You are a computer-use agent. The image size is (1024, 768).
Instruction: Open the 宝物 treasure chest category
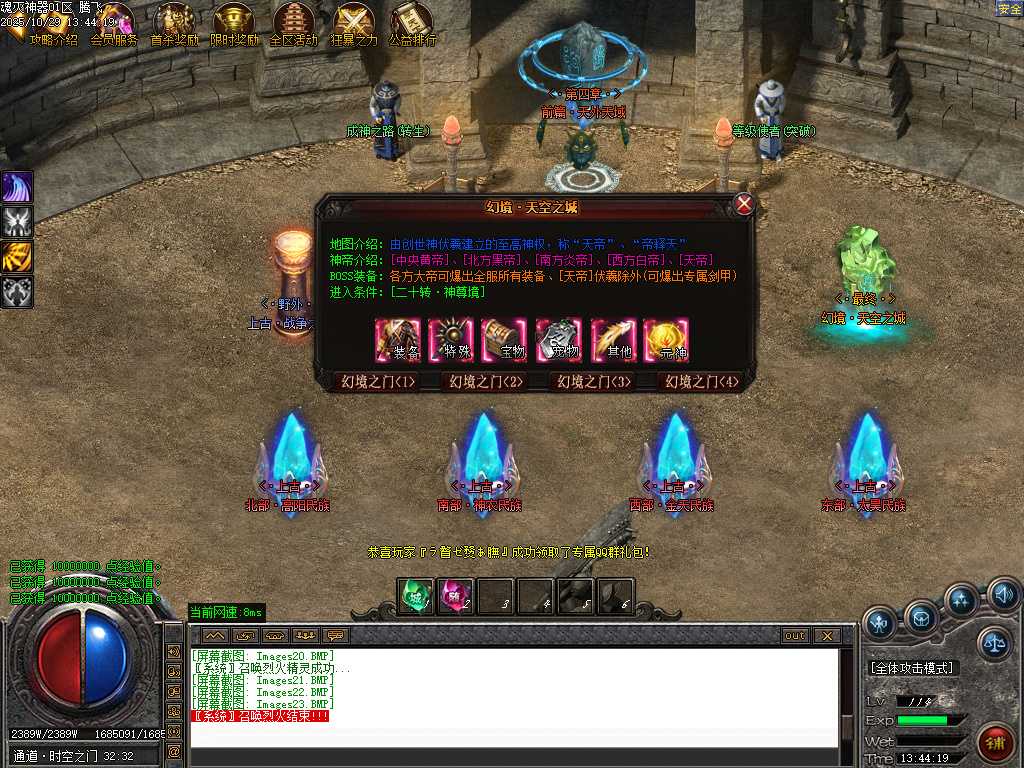(x=505, y=340)
